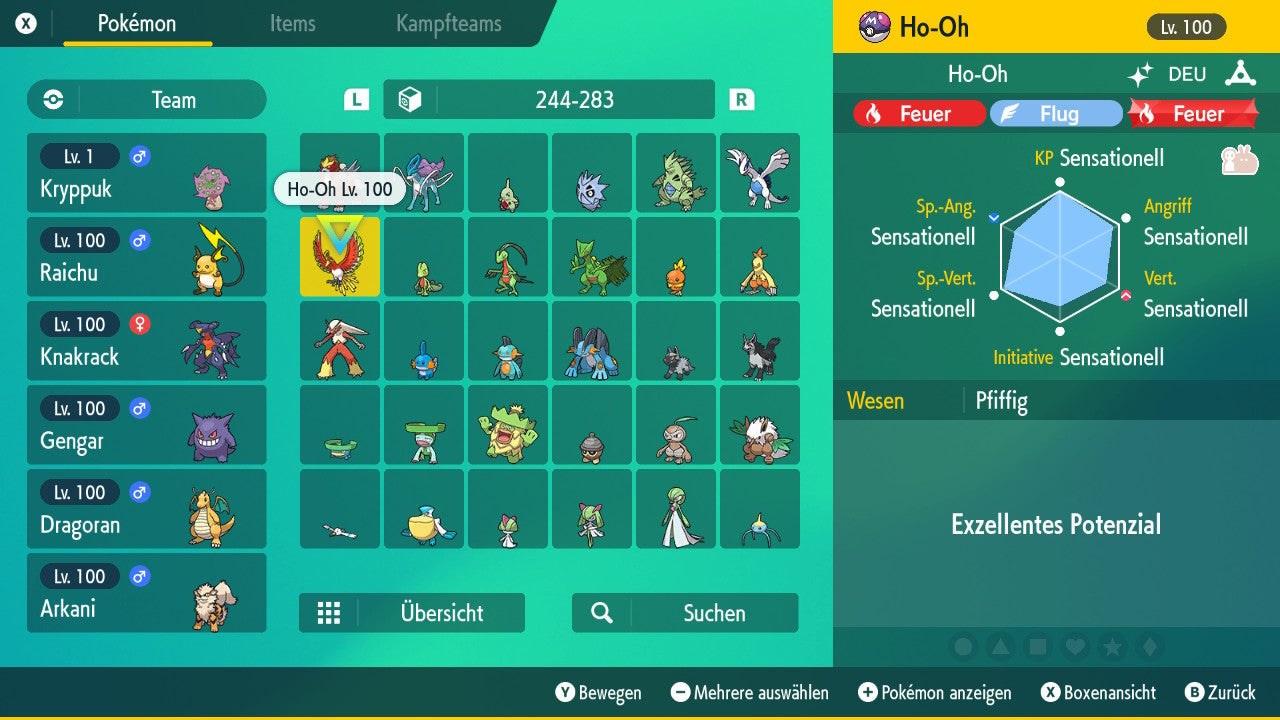Click the blue Flug type badge
The image size is (1280, 720).
click(x=1056, y=113)
